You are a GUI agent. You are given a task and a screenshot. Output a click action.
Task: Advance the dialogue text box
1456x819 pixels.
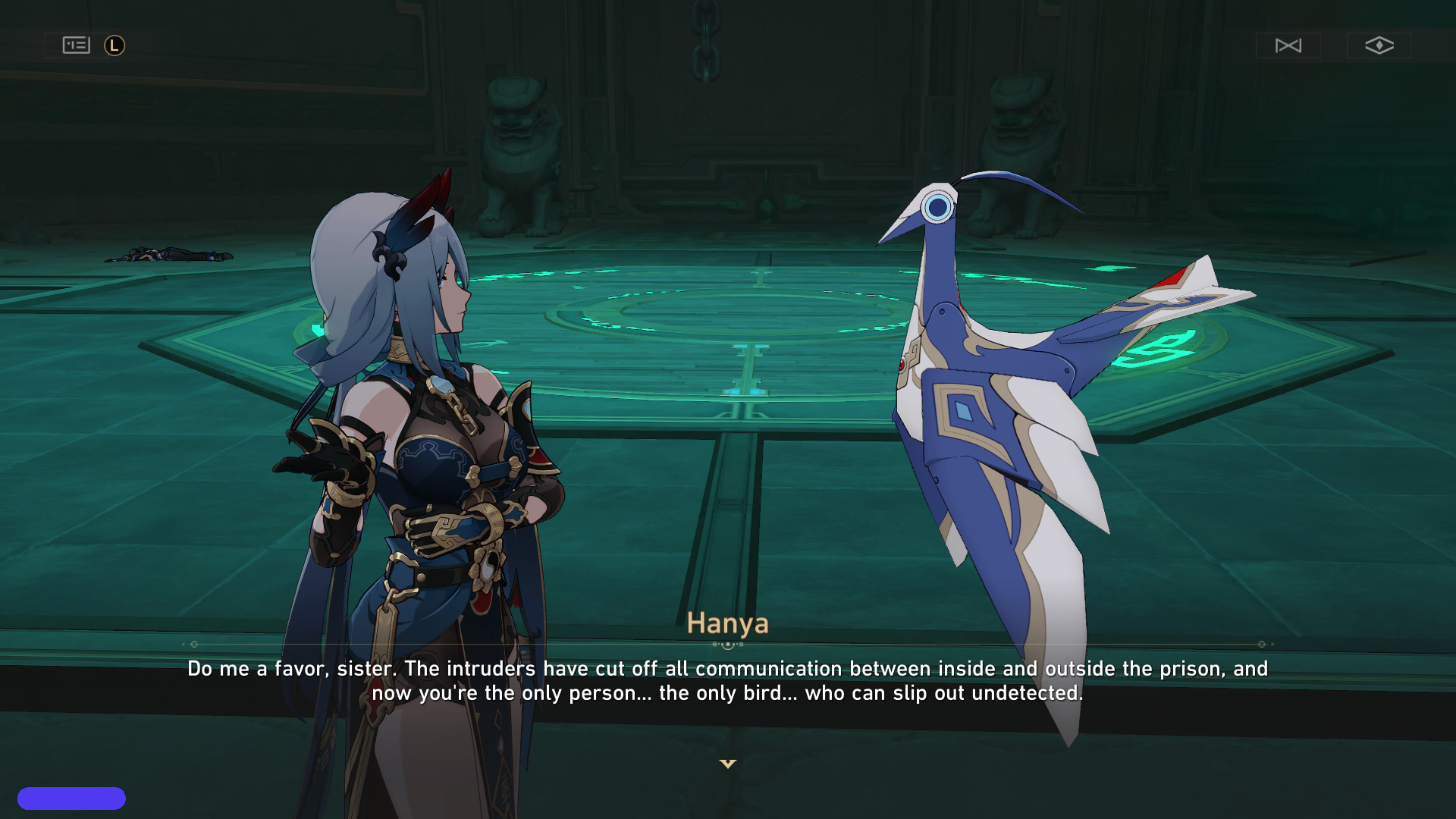pos(728,681)
